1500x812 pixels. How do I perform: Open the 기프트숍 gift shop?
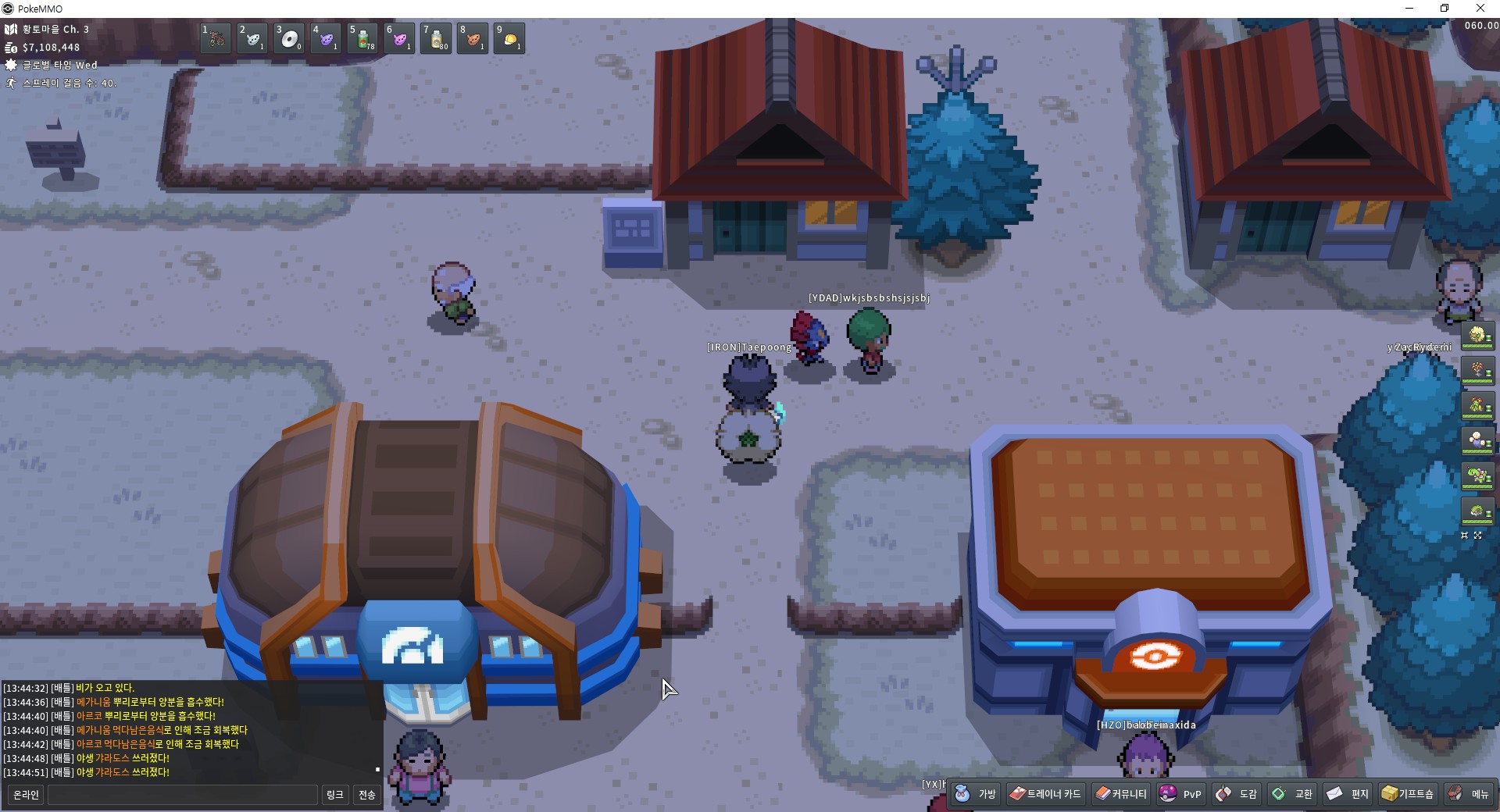click(x=1408, y=794)
